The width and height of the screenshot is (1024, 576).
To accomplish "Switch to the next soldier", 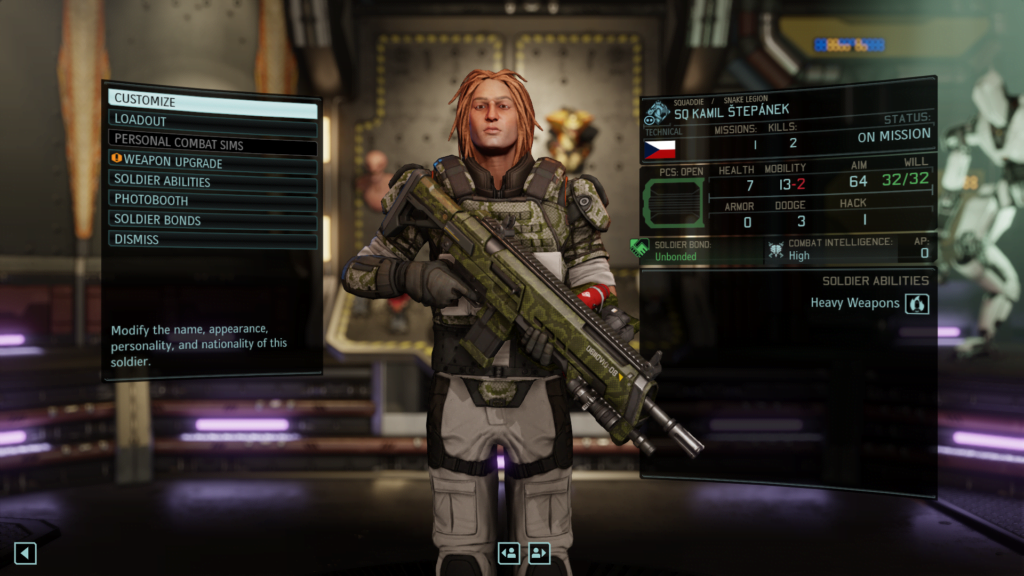I will click(x=539, y=553).
